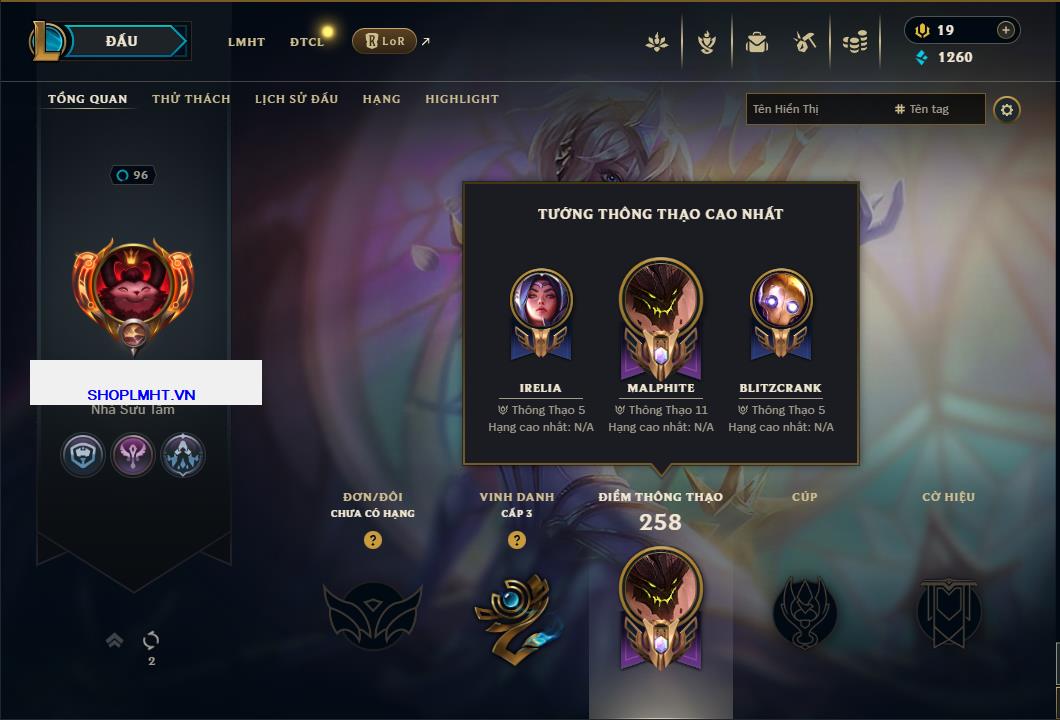
Task: Select the TỔNG QUAN tab
Action: [x=88, y=99]
